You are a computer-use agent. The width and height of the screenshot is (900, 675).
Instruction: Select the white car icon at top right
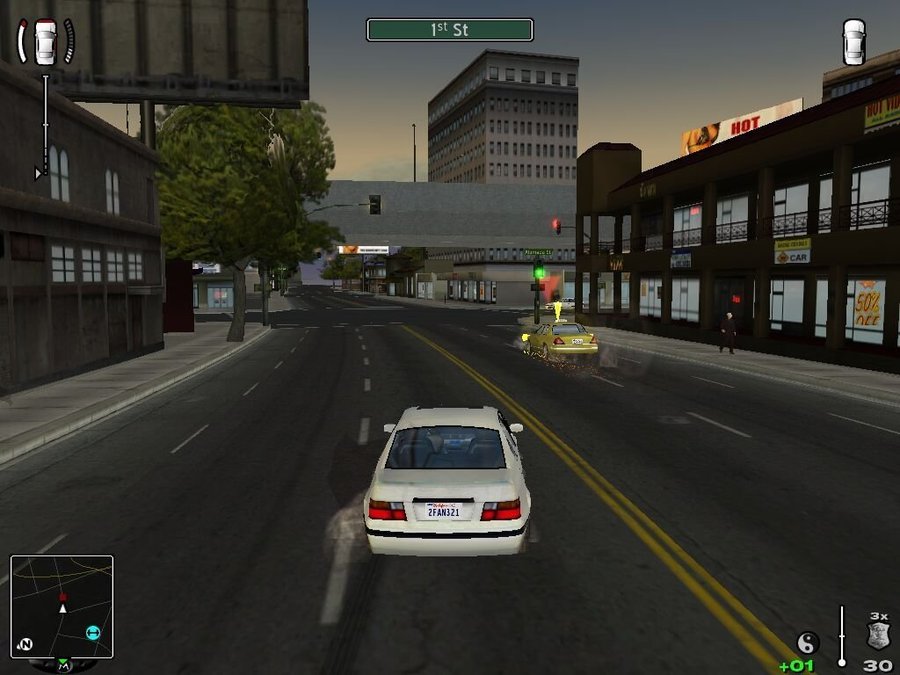click(854, 42)
